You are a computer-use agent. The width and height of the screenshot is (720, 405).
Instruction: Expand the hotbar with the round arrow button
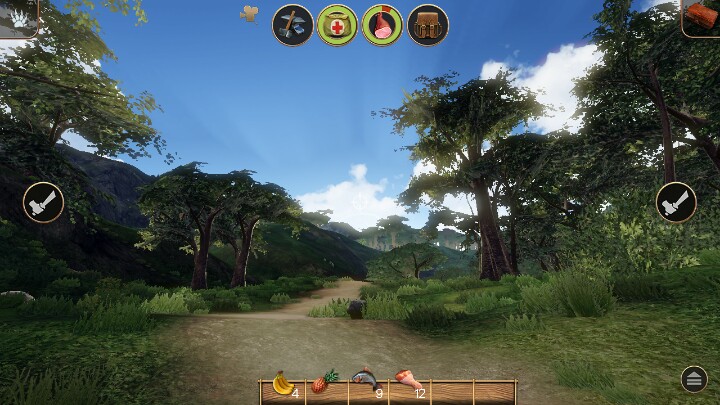click(x=694, y=378)
